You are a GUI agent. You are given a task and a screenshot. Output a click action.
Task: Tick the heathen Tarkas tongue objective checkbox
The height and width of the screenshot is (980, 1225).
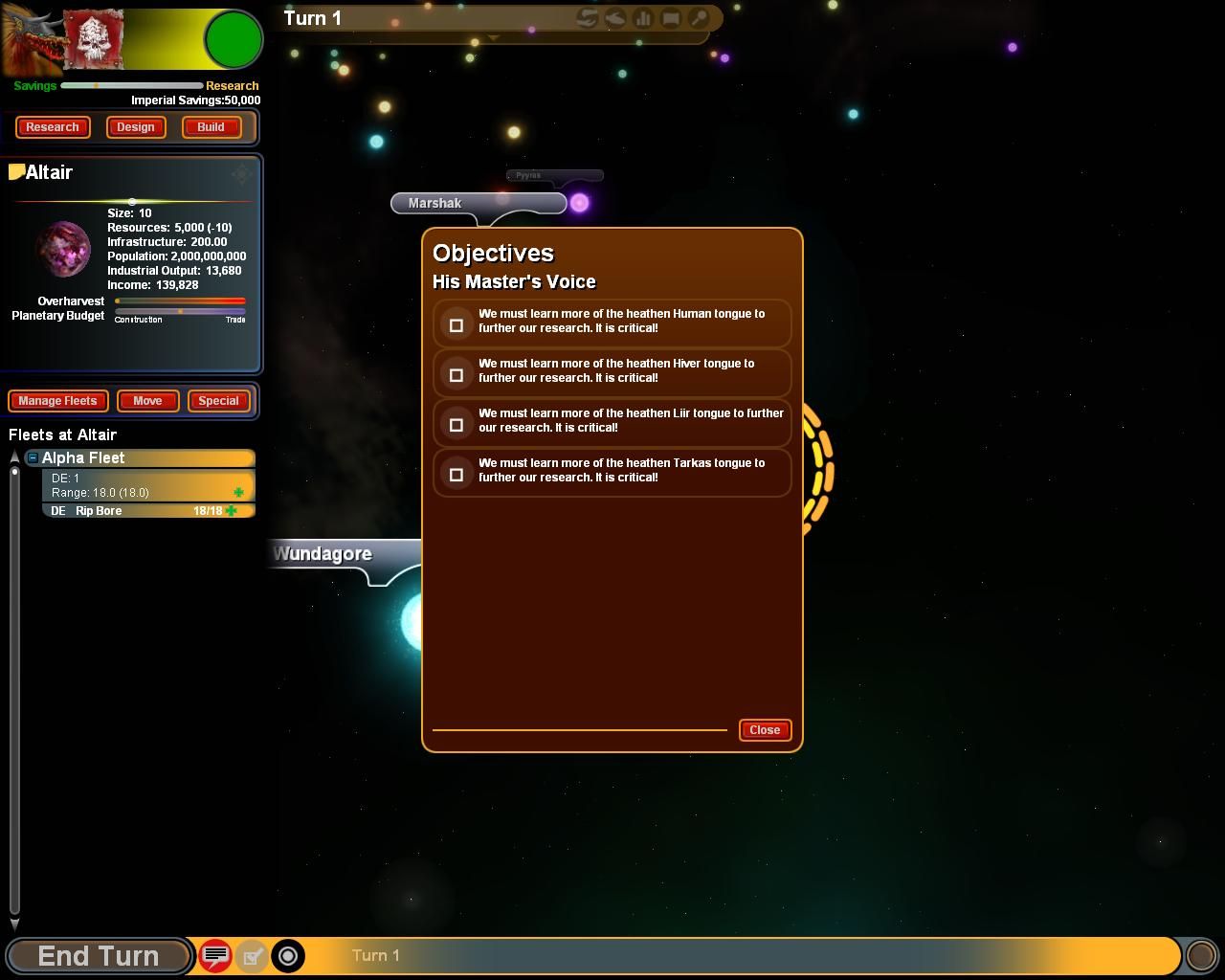tap(457, 475)
